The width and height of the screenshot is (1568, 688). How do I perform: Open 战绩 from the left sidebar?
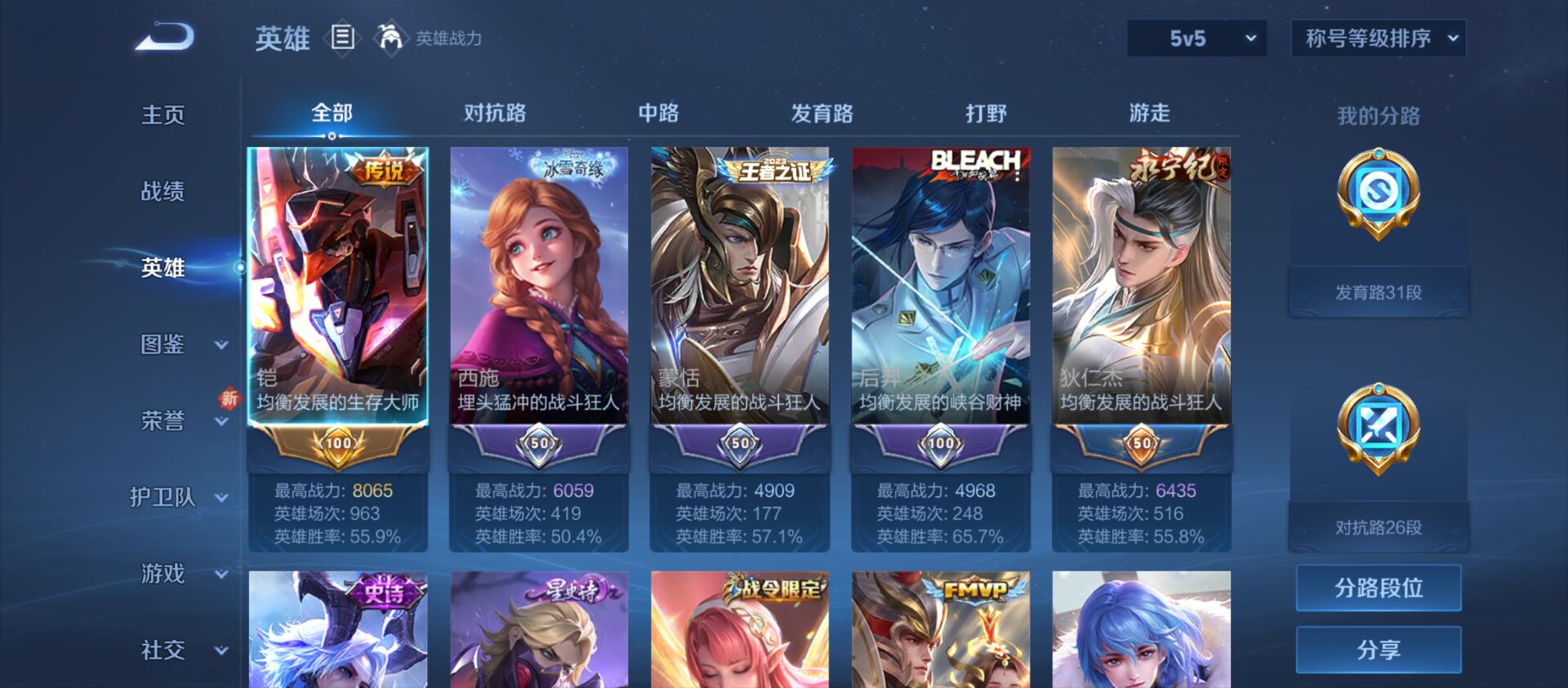161,191
